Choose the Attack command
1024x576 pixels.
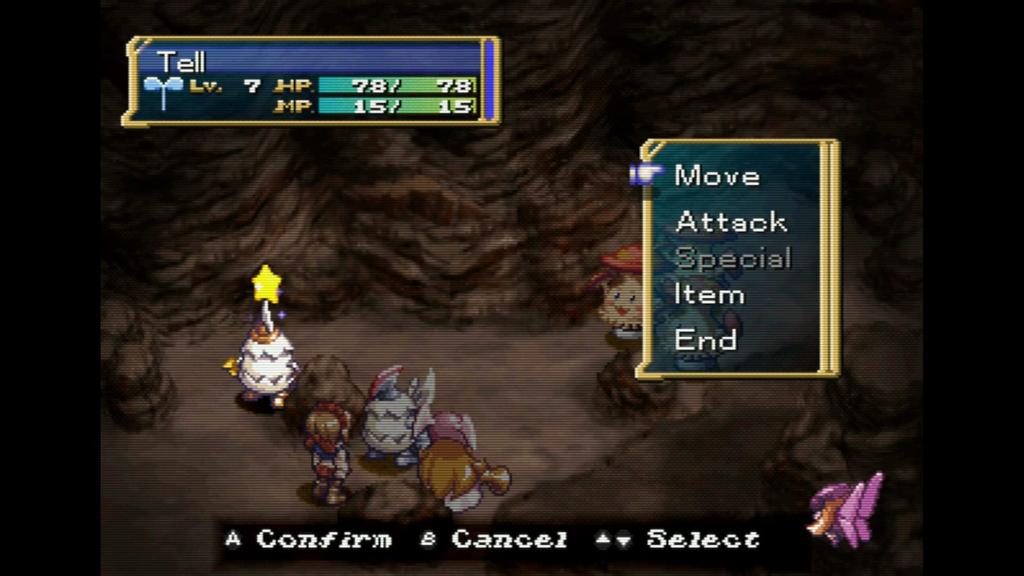click(x=731, y=221)
